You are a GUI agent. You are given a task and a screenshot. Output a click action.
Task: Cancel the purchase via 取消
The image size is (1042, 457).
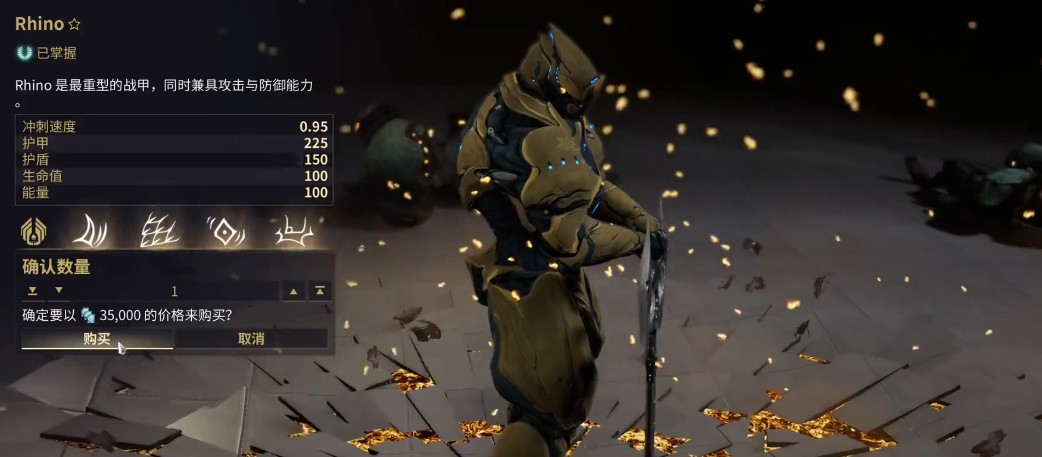(251, 339)
